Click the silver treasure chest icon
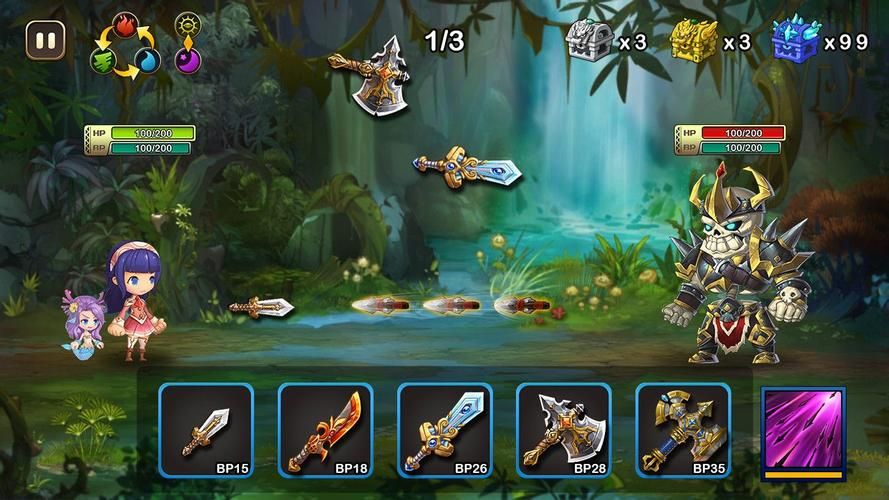Image resolution: width=889 pixels, height=500 pixels. tap(589, 41)
